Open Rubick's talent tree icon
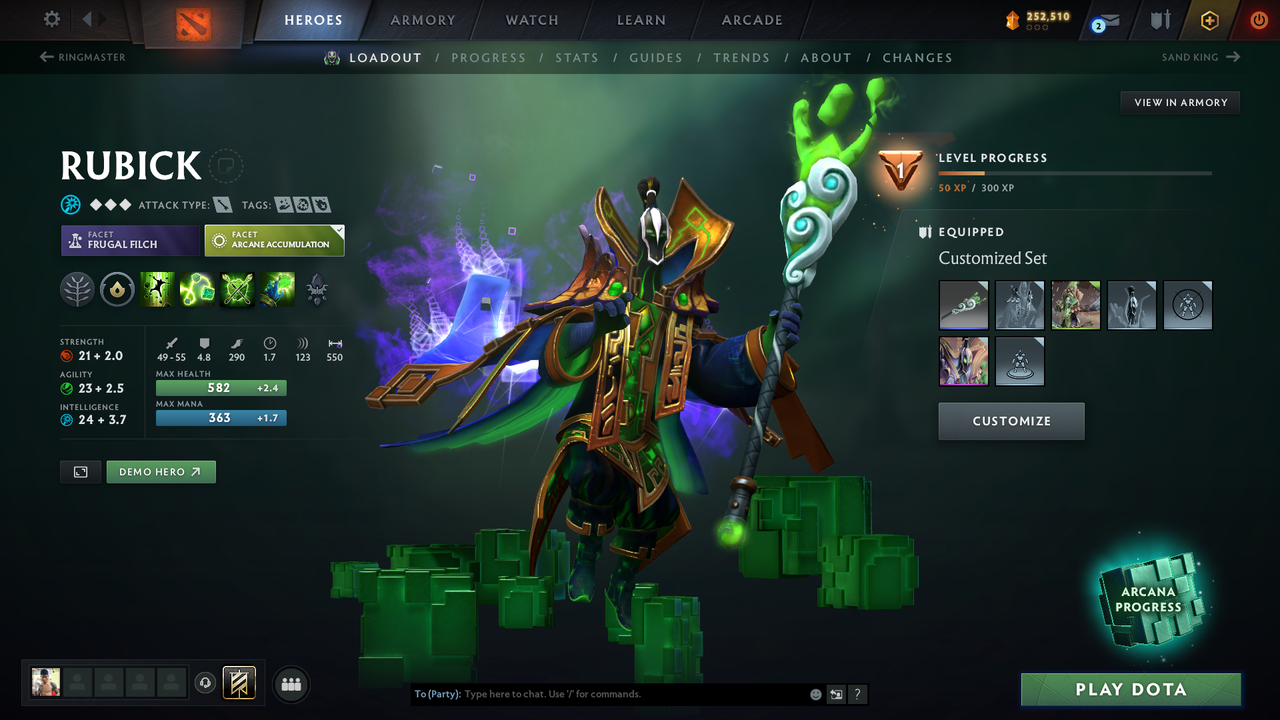This screenshot has width=1280, height=720. [77, 289]
